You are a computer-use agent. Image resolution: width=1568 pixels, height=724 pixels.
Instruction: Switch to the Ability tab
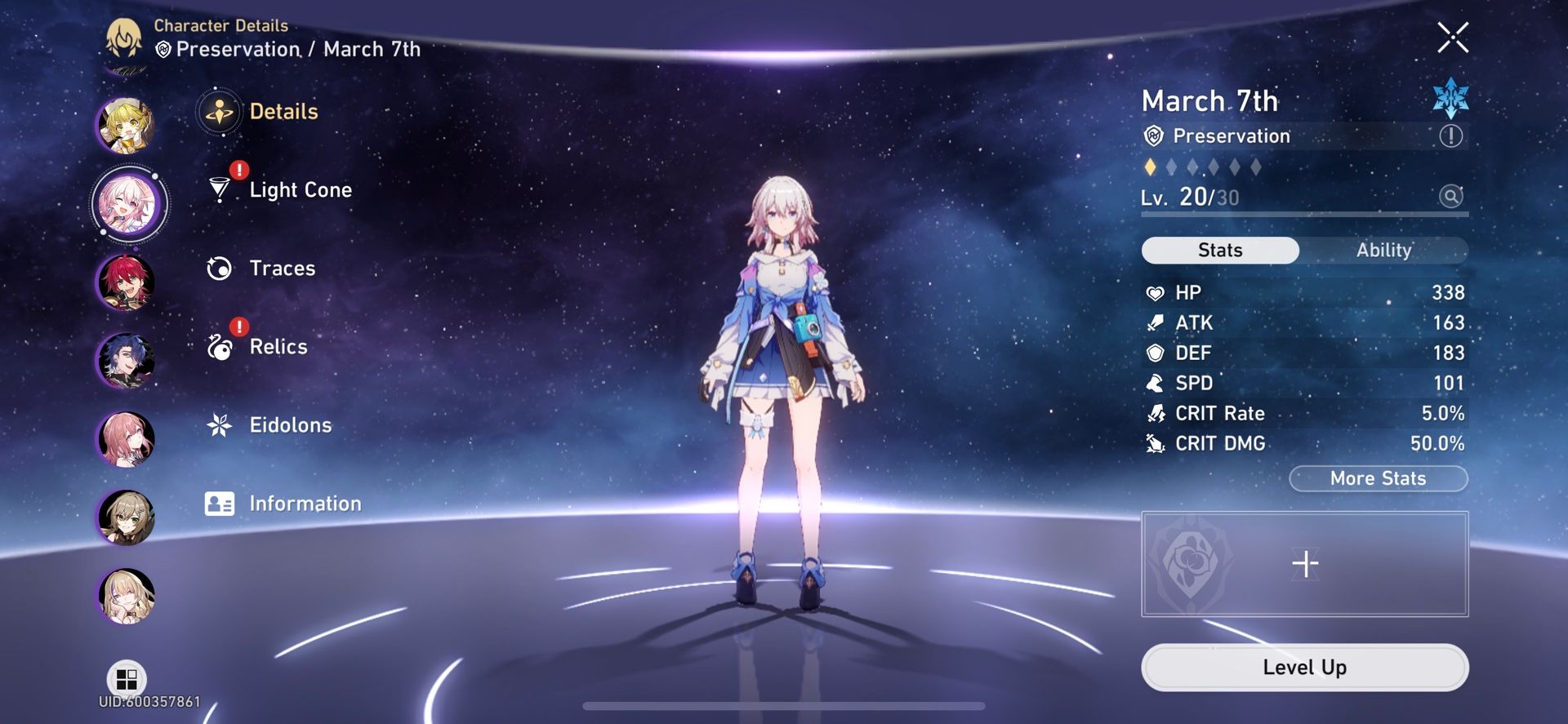(1383, 251)
